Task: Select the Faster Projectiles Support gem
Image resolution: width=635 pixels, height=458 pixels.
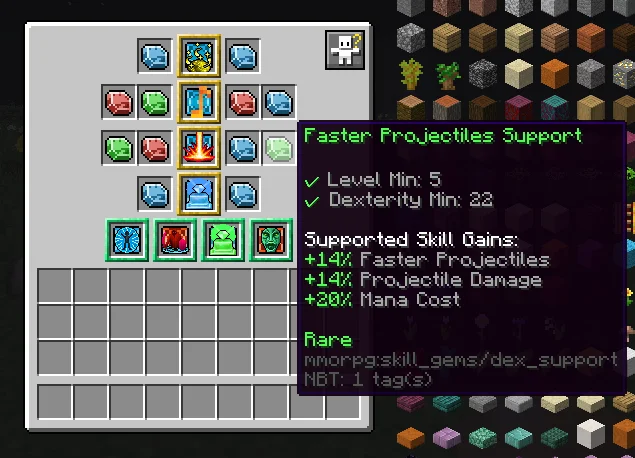Action: pos(279,149)
